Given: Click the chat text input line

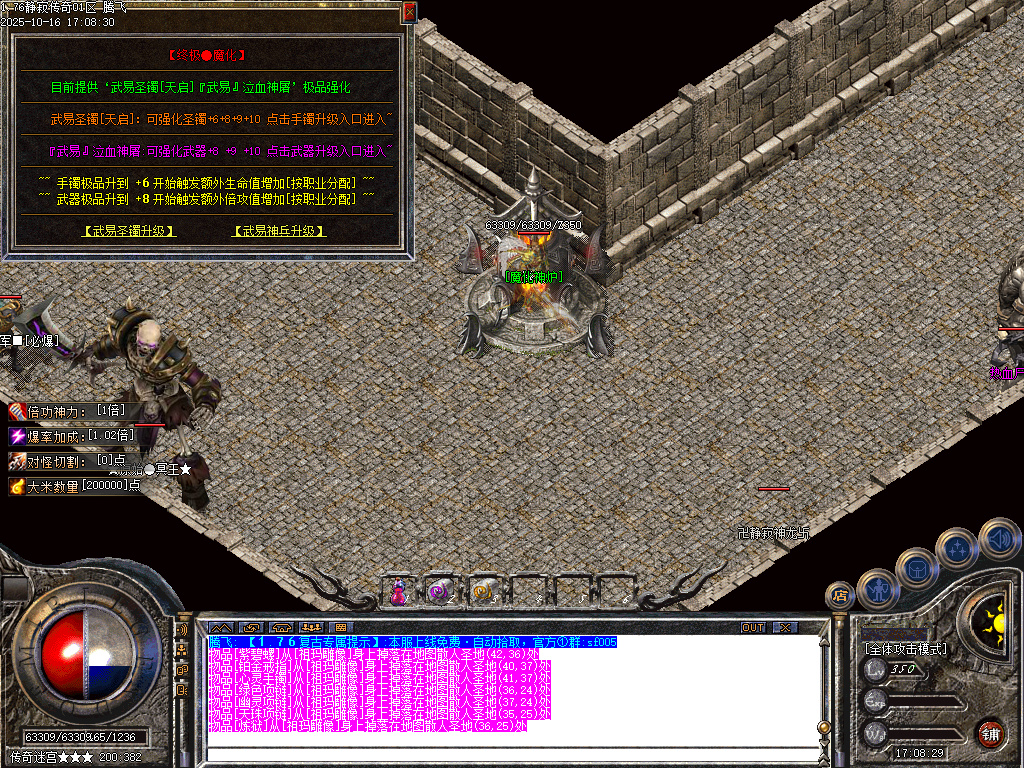Looking at the screenshot, I should pos(500,753).
